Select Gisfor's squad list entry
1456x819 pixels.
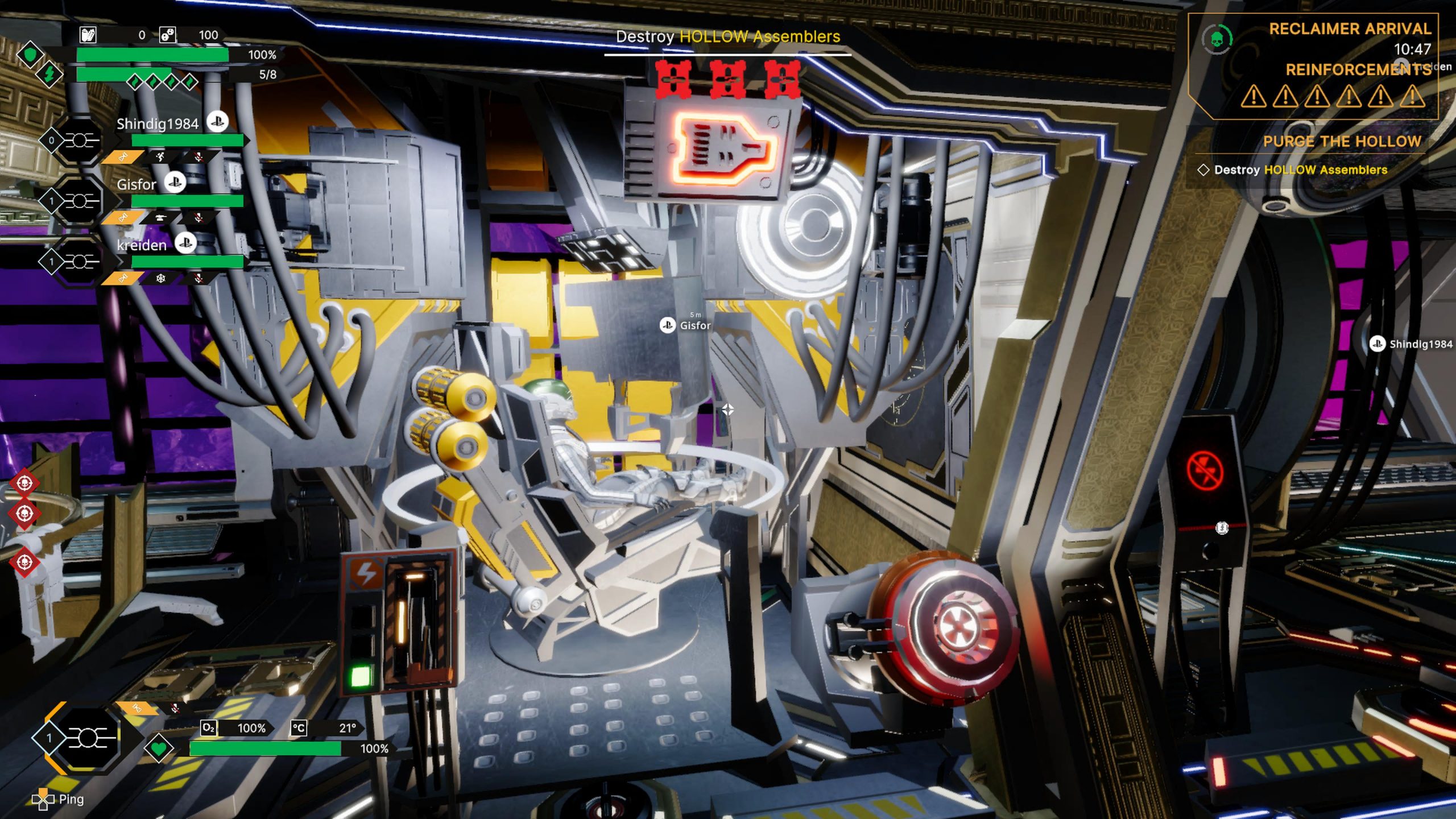136,184
